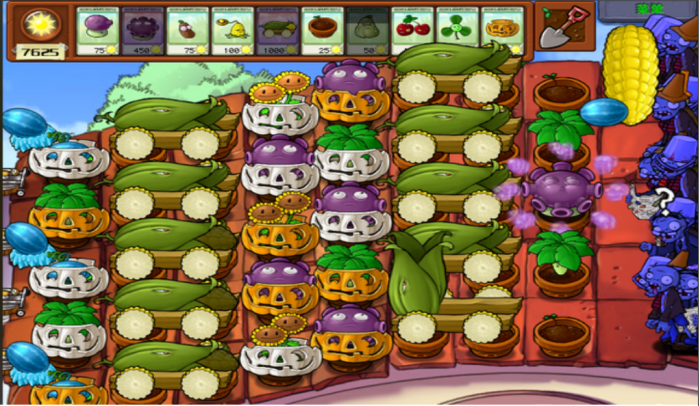Pick the Gloom-shroom seed packet
700x406 pixels.
coord(143,30)
